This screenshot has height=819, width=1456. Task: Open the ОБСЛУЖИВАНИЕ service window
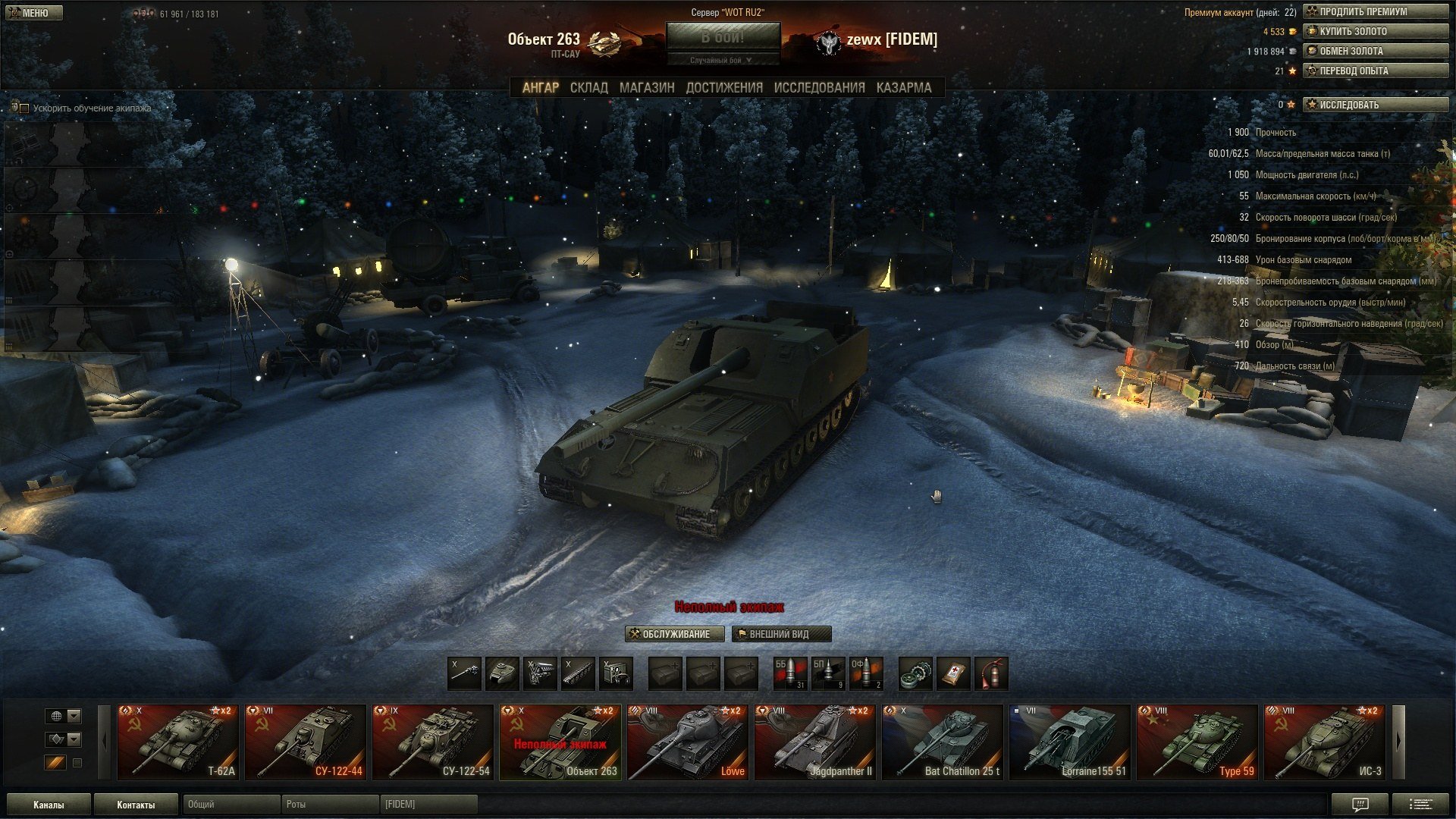(674, 634)
